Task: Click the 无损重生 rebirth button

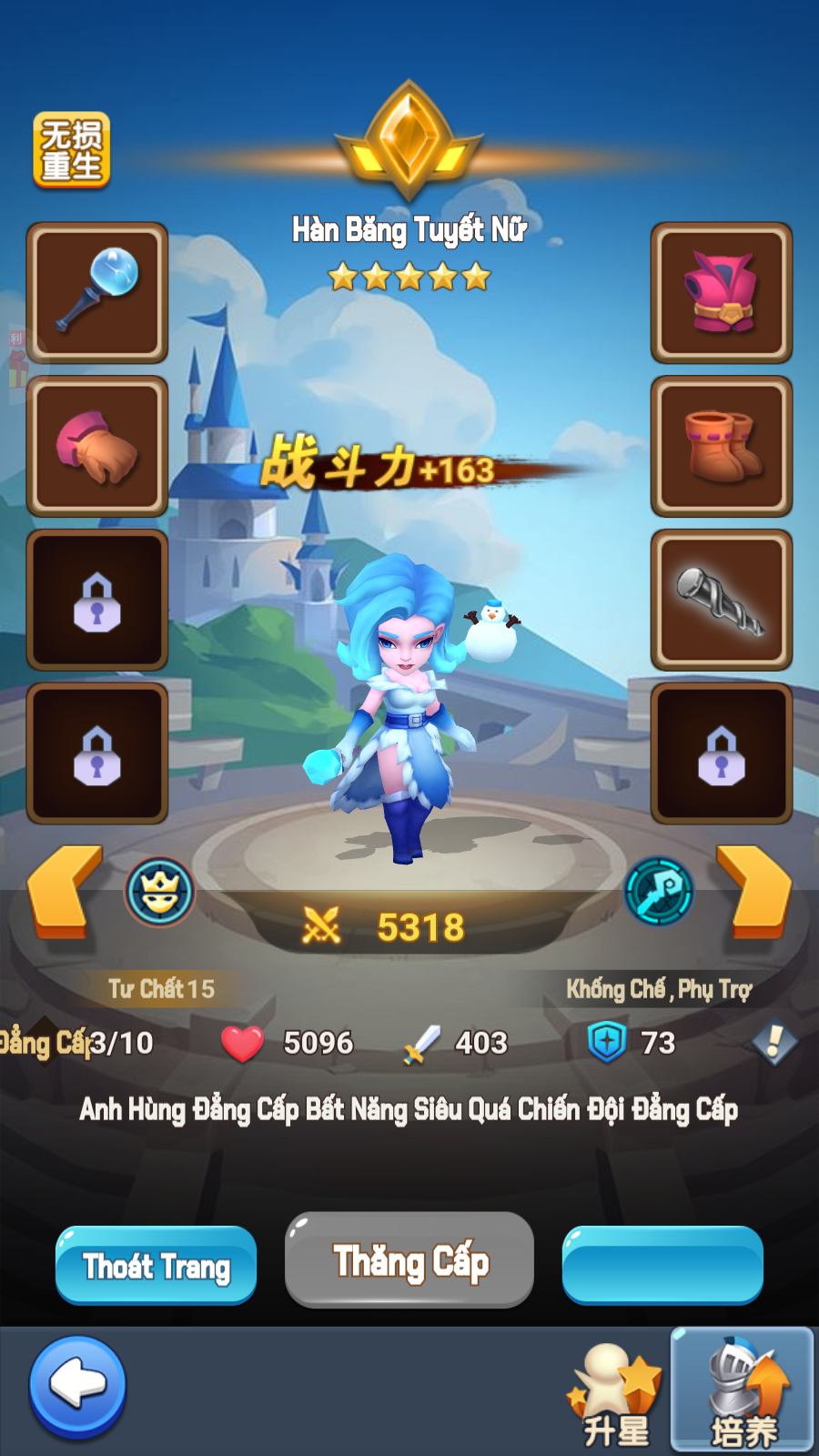Action: point(71,150)
